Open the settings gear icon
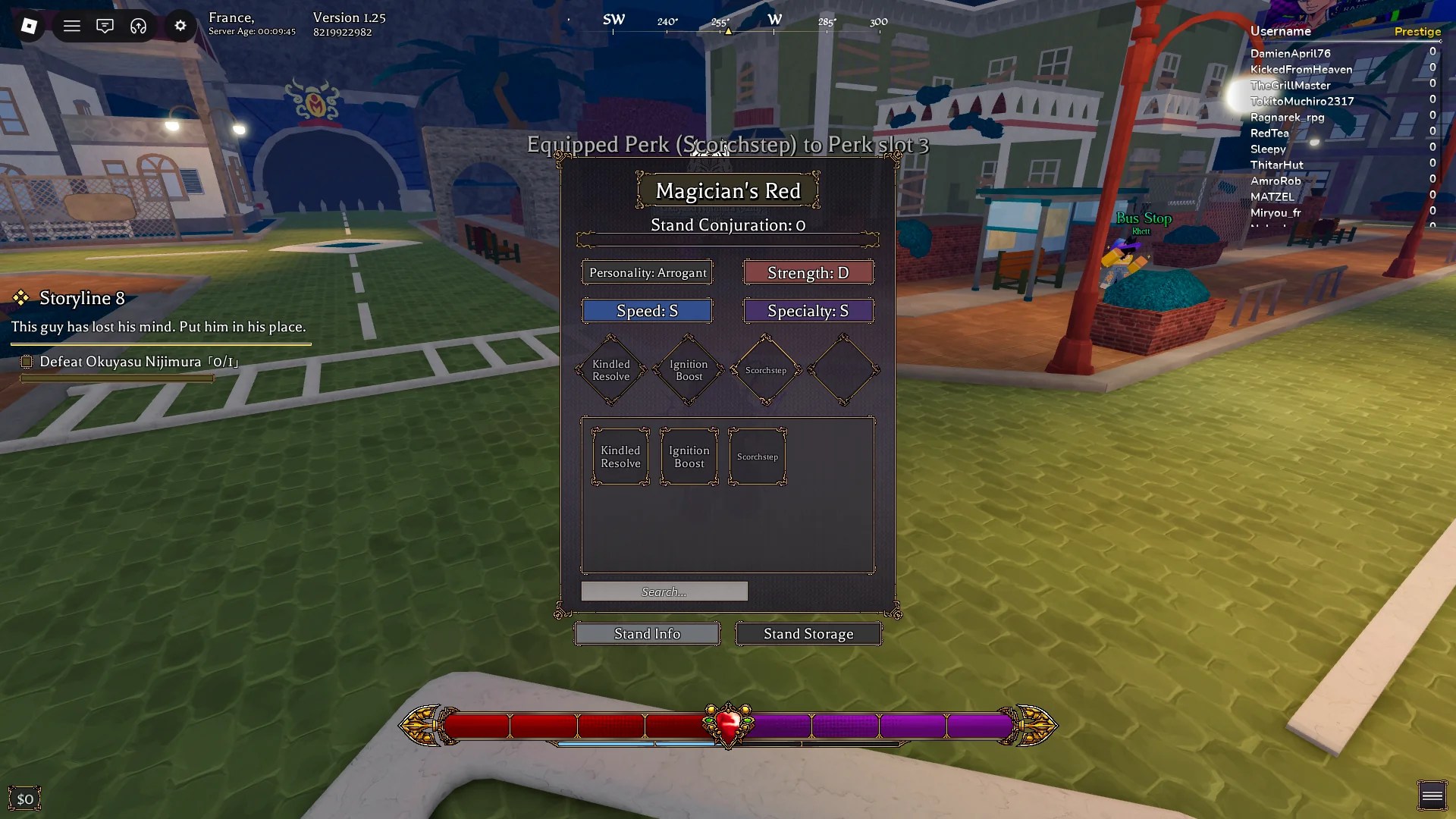1456x819 pixels. [x=180, y=26]
